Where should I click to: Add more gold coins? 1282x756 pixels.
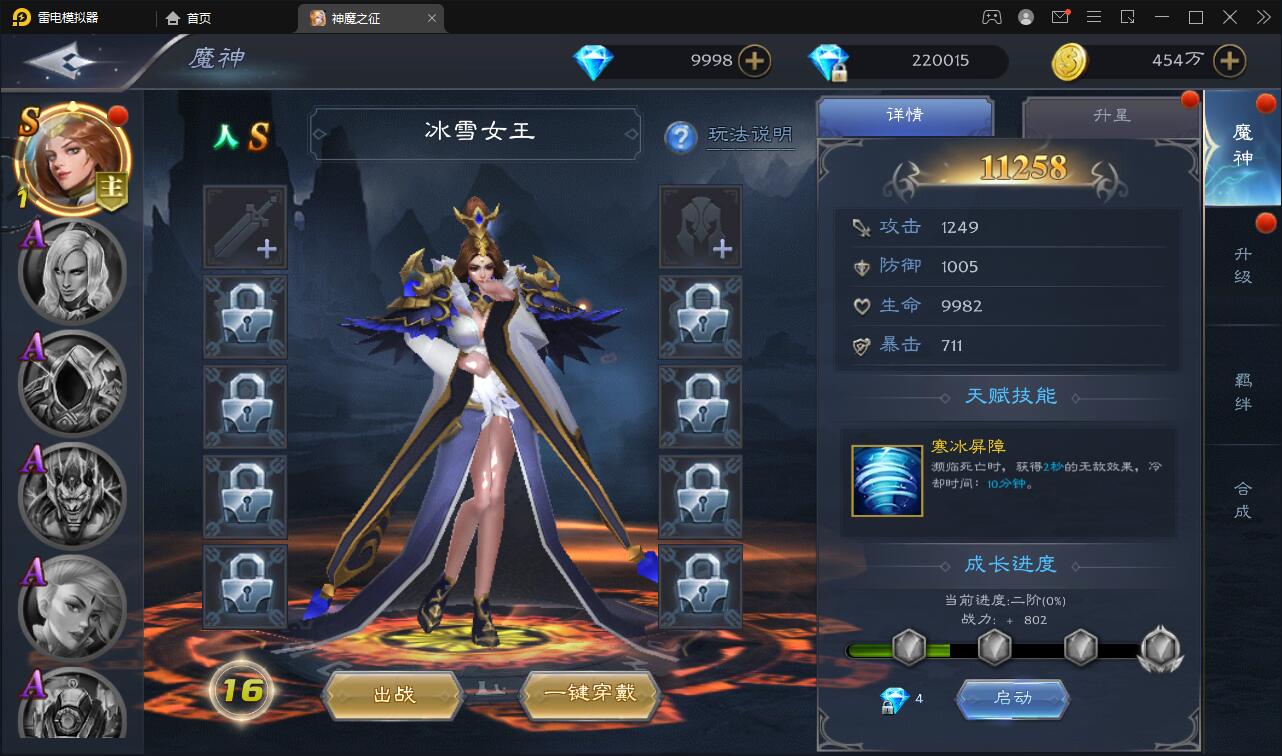(1229, 61)
